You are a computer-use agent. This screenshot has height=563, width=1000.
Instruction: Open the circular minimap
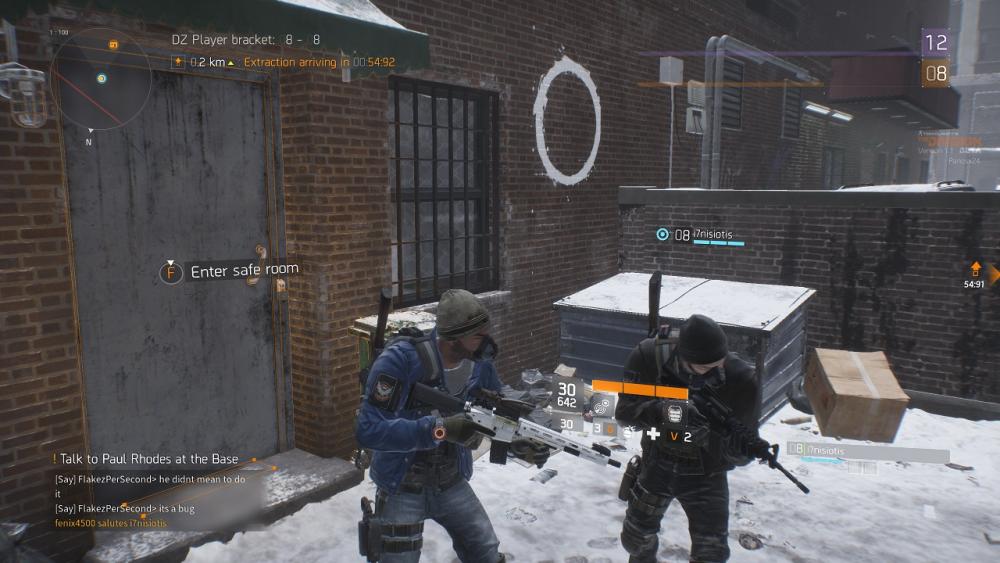(101, 78)
